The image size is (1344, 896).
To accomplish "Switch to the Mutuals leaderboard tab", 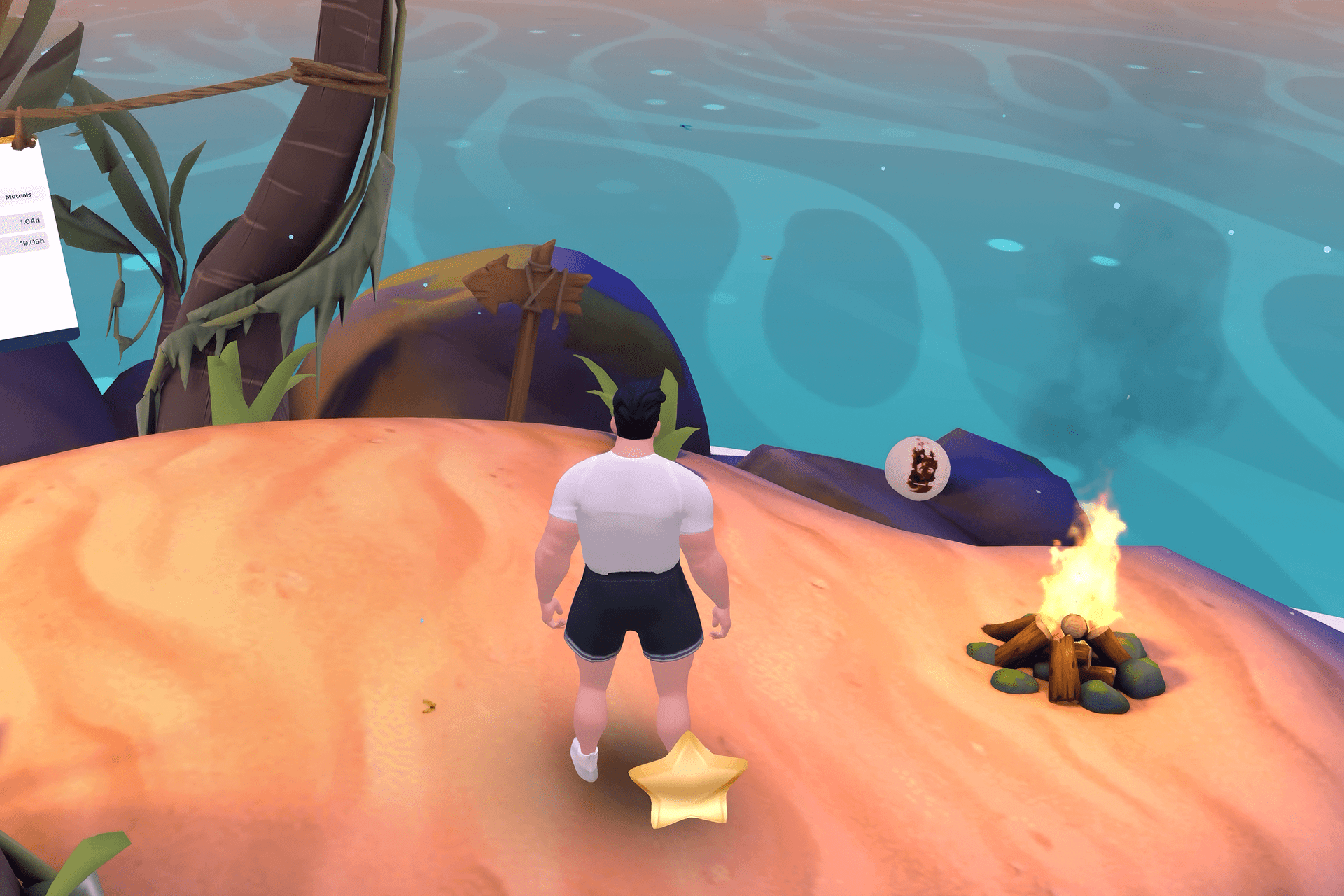I will tap(18, 196).
